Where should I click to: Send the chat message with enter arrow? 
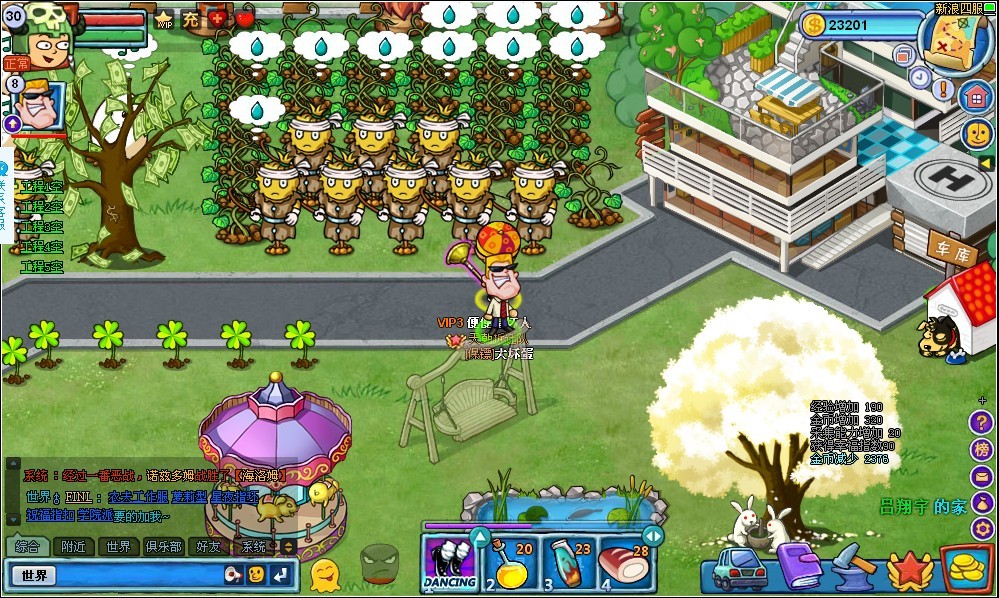282,574
